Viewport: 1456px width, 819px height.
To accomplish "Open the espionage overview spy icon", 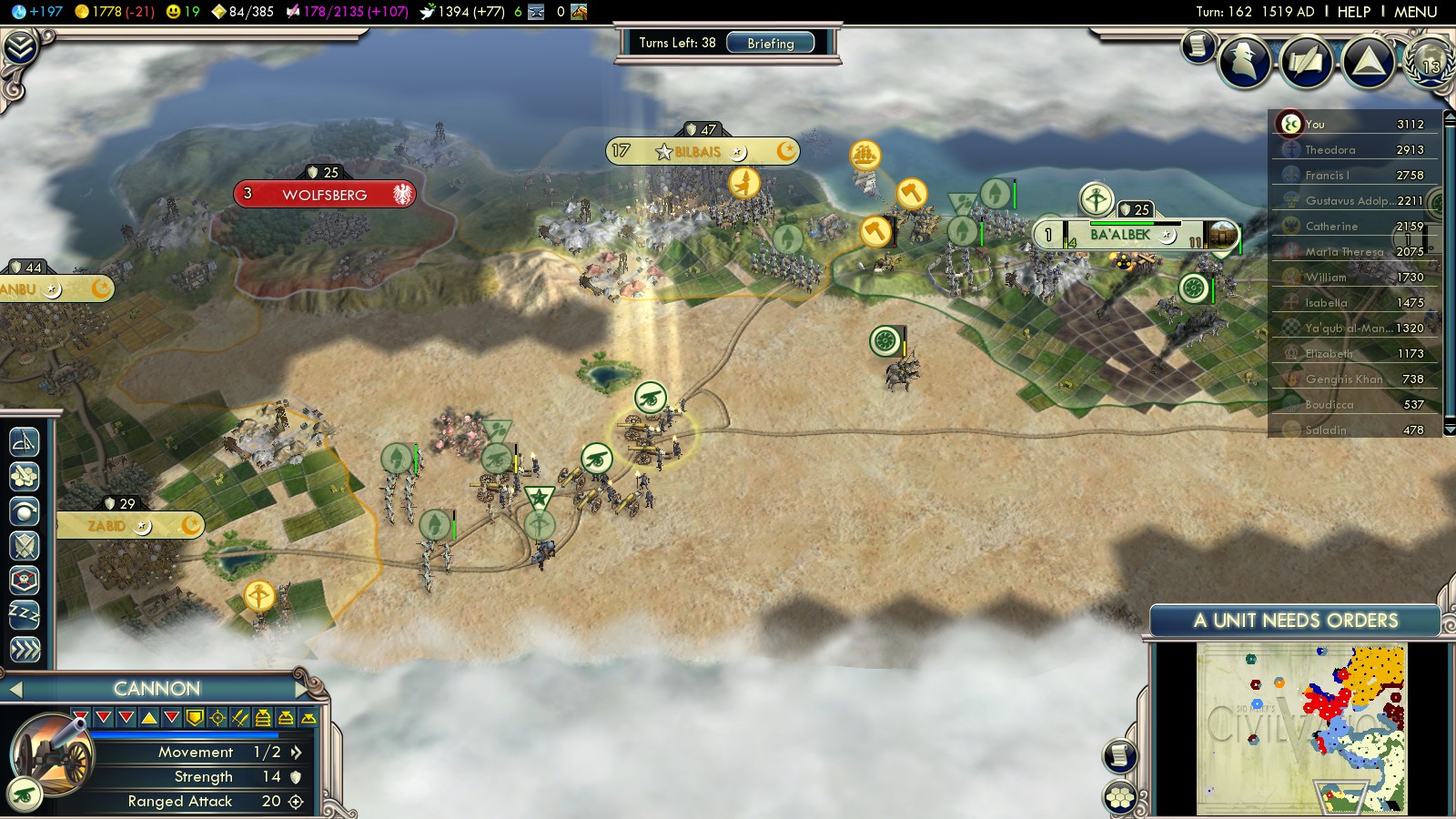I will 1244,62.
